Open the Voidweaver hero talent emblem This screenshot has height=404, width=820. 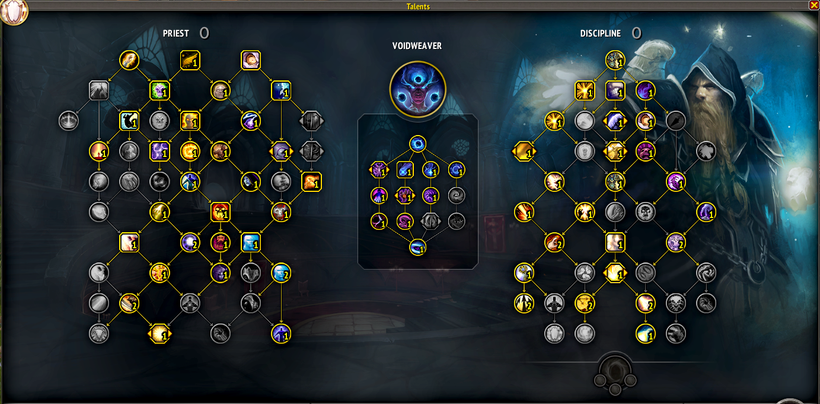[x=417, y=86]
